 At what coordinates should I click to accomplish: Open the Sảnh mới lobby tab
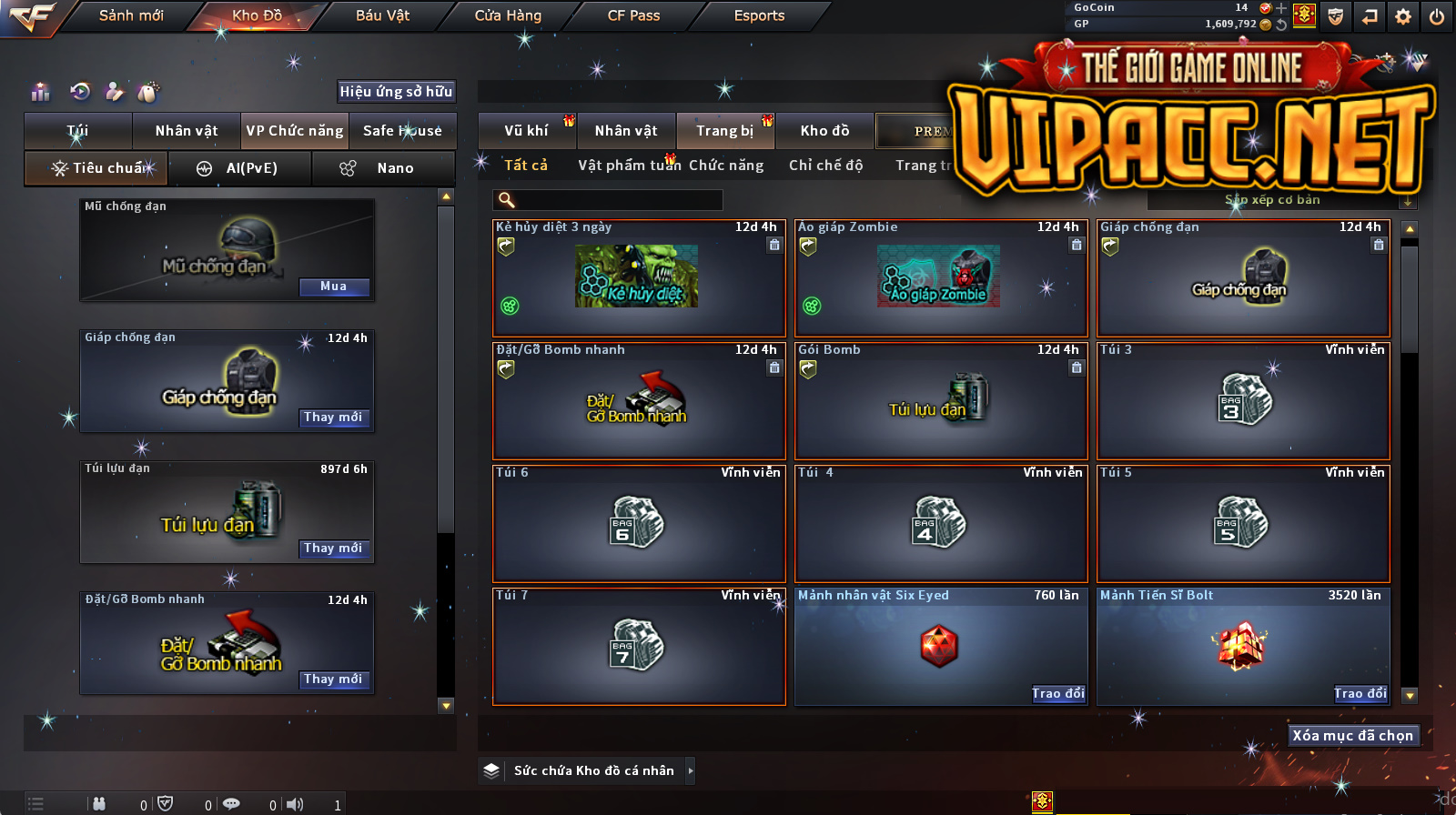(x=131, y=15)
